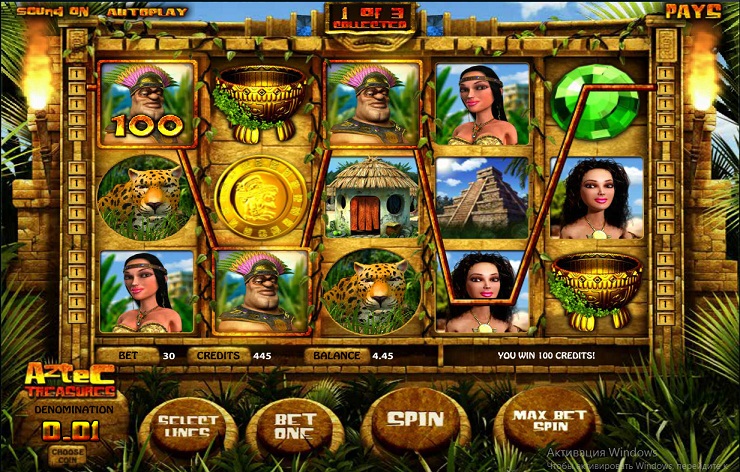The height and width of the screenshot is (472, 740).
Task: Choose coin denomination
Action: [x=68, y=453]
